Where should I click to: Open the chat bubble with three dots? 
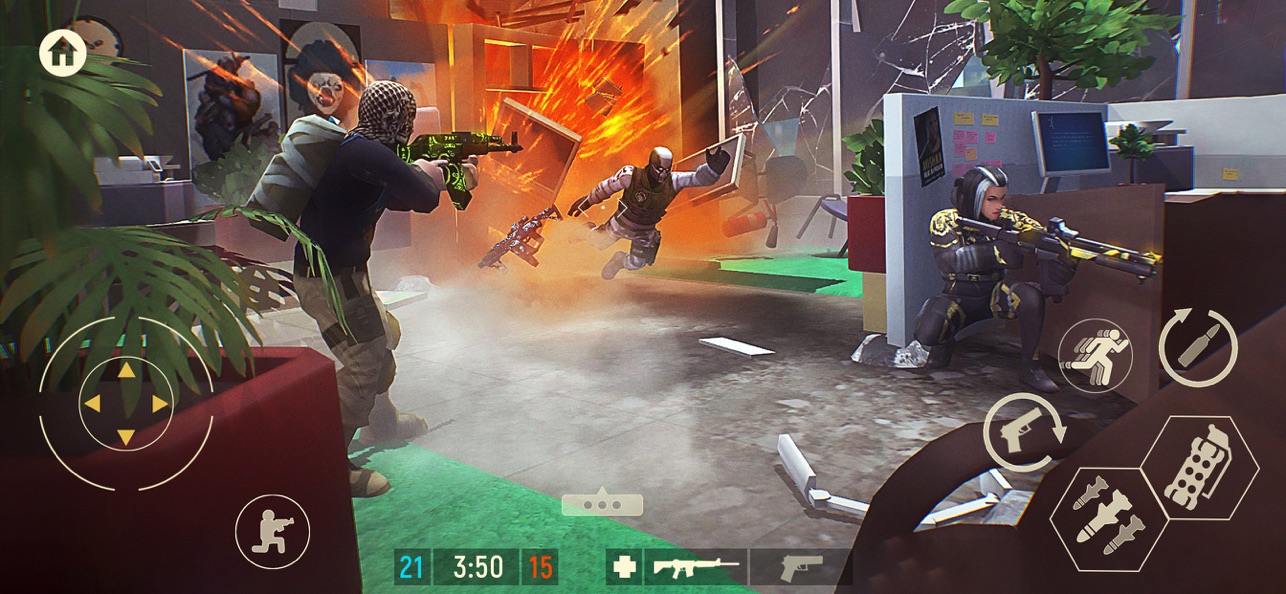[x=602, y=503]
